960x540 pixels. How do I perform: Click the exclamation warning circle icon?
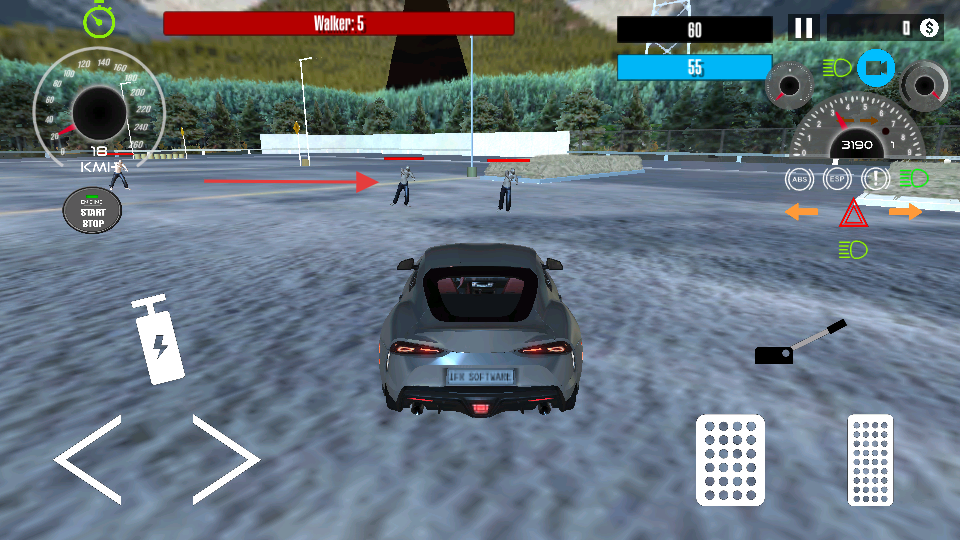coord(876,180)
